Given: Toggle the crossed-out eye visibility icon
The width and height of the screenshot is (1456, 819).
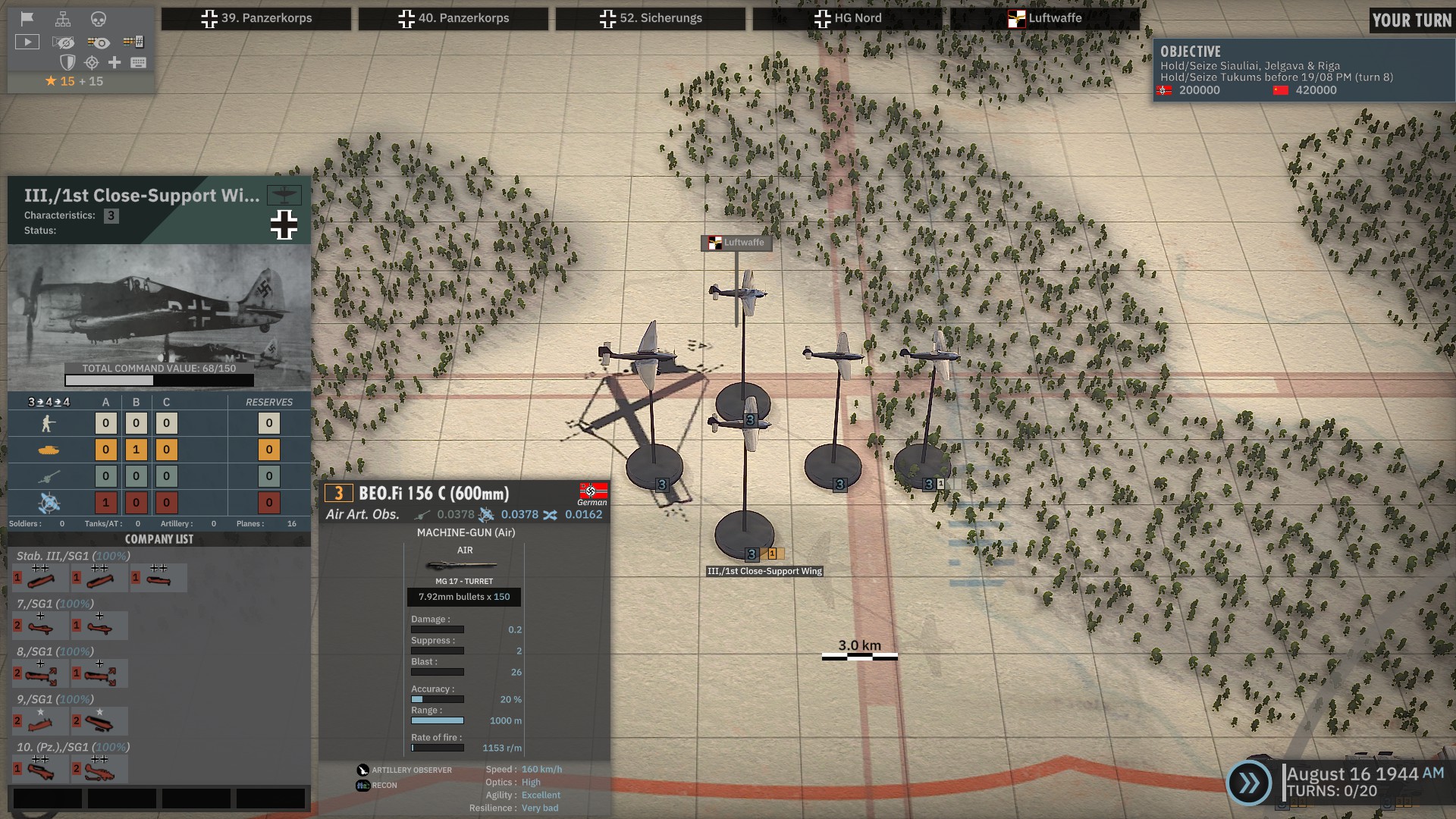Looking at the screenshot, I should pos(64,42).
